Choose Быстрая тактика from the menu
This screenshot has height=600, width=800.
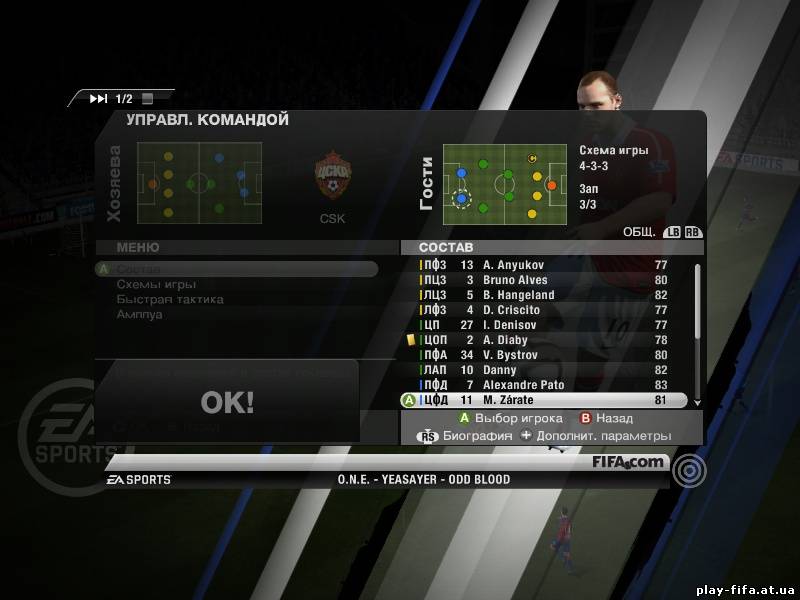169,299
